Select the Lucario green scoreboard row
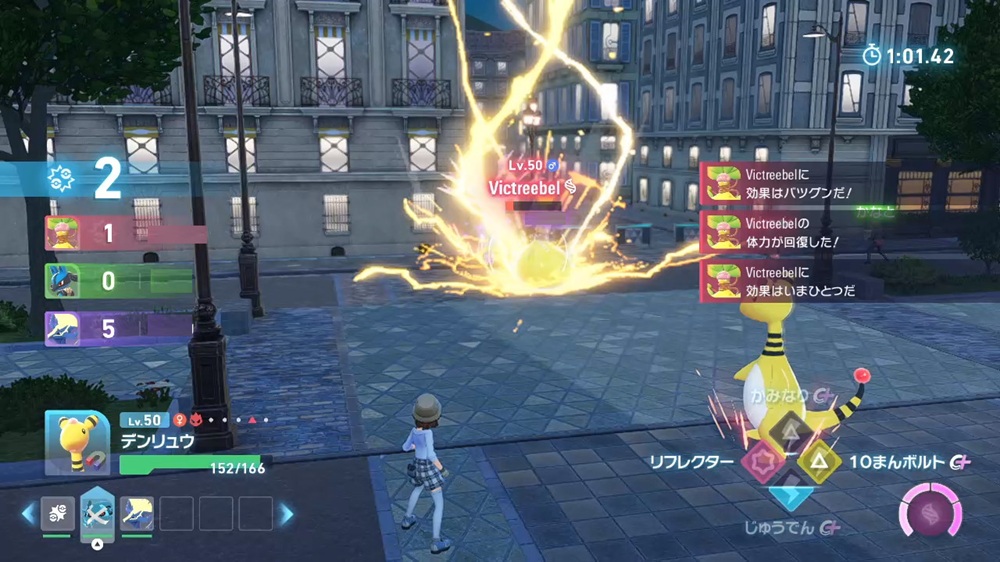The height and width of the screenshot is (562, 1000). [118, 281]
